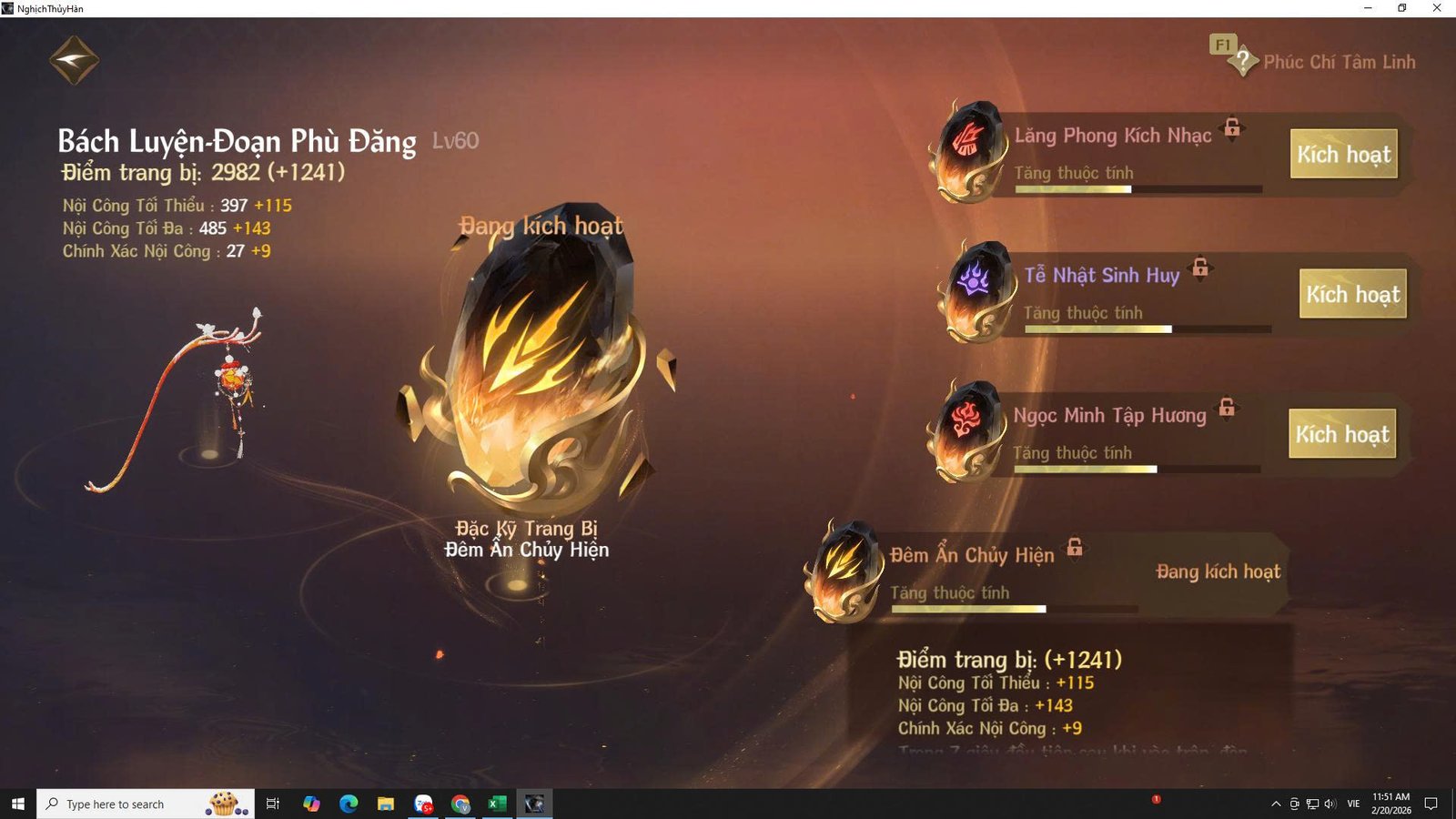The width and height of the screenshot is (1456, 819).
Task: Click the Đang kích hoạt status banner
Action: [x=1218, y=572]
